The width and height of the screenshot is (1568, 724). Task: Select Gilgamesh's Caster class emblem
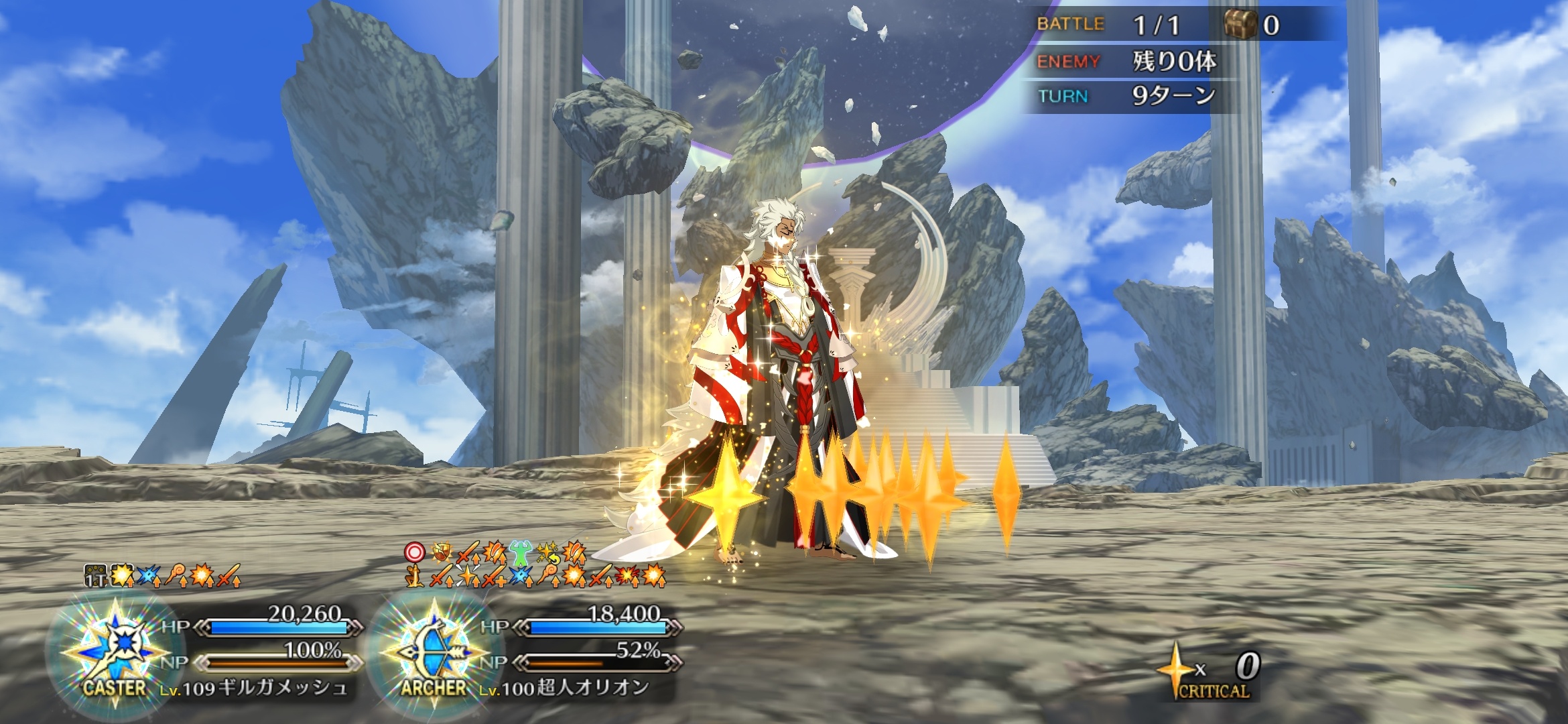pyautogui.click(x=115, y=649)
